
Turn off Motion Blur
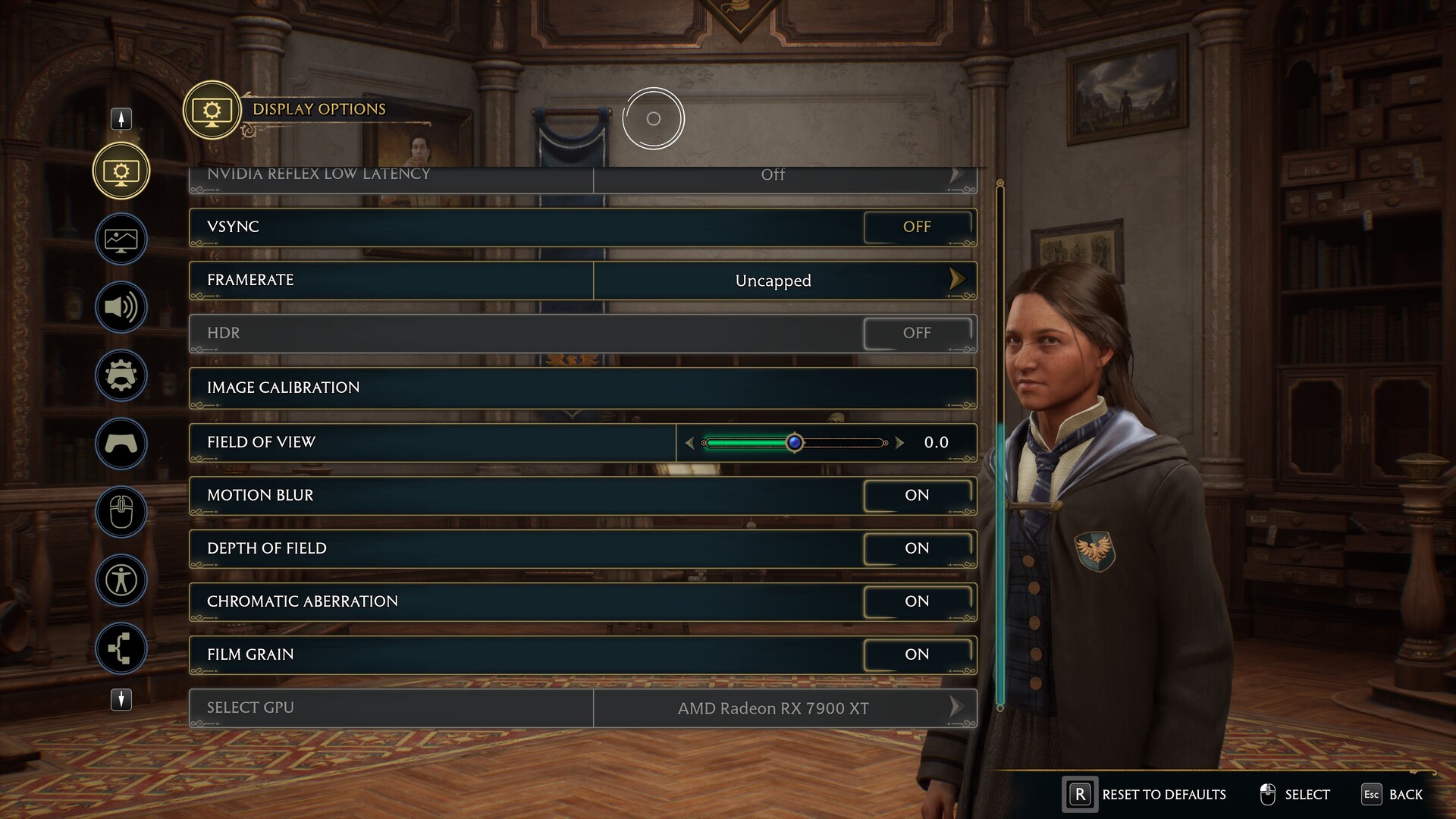click(x=917, y=495)
